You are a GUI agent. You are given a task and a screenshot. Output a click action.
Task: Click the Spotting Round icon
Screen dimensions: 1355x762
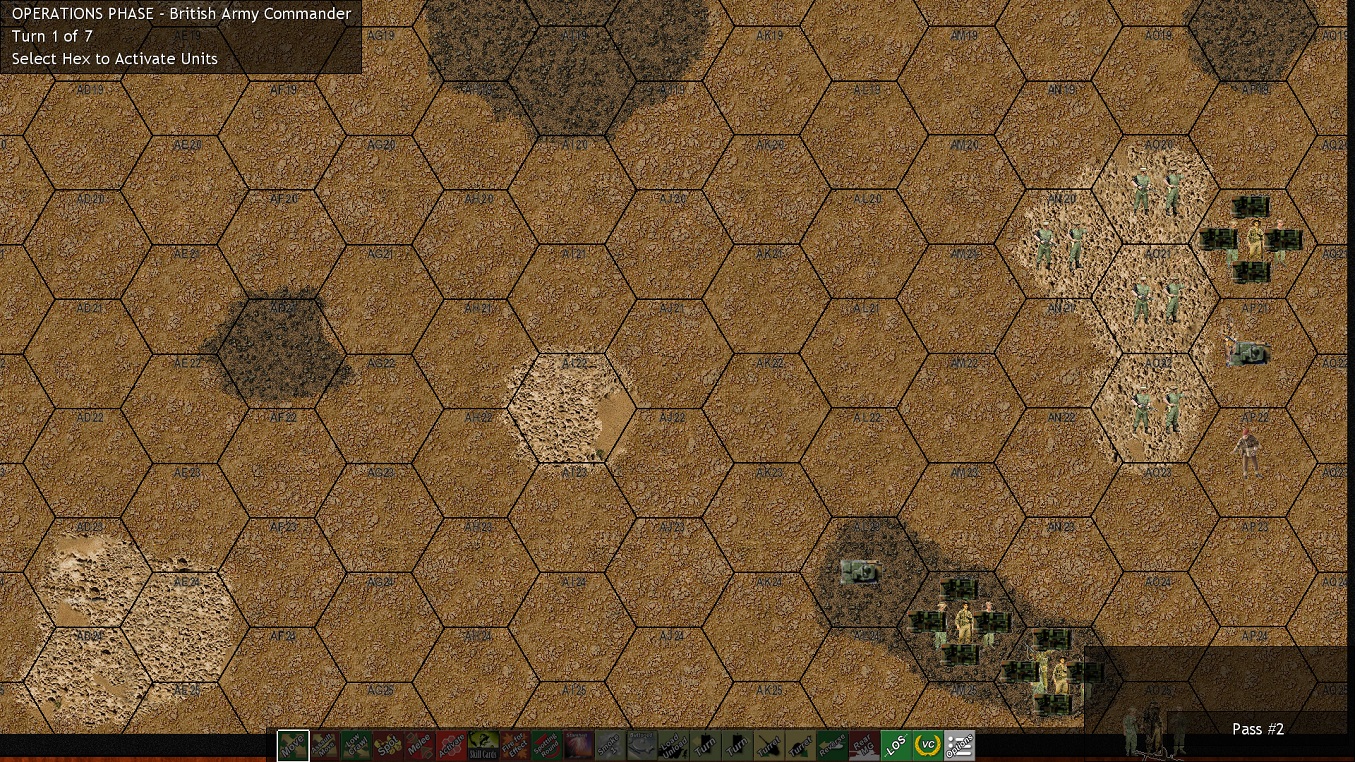tap(548, 745)
